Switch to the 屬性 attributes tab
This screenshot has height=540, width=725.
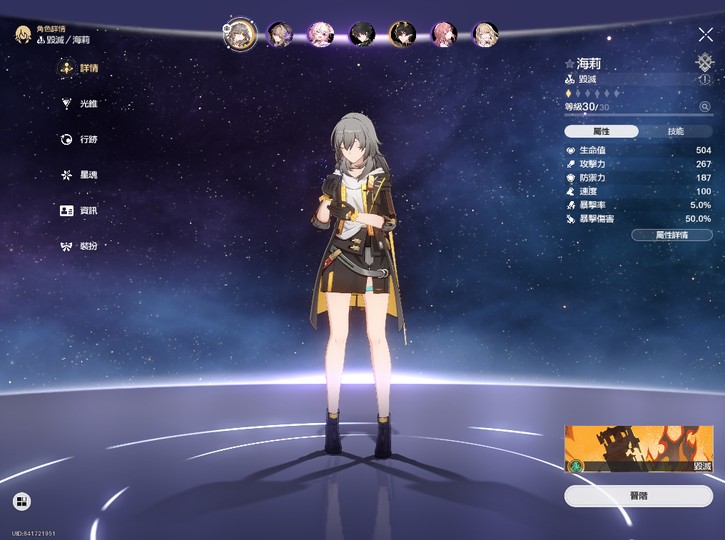point(602,131)
